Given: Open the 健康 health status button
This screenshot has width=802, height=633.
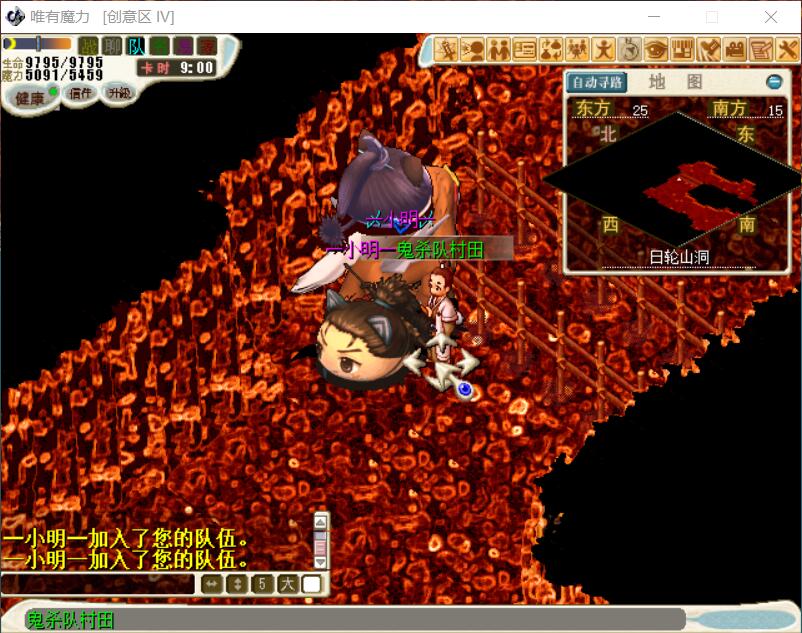Looking at the screenshot, I should click(x=29, y=98).
